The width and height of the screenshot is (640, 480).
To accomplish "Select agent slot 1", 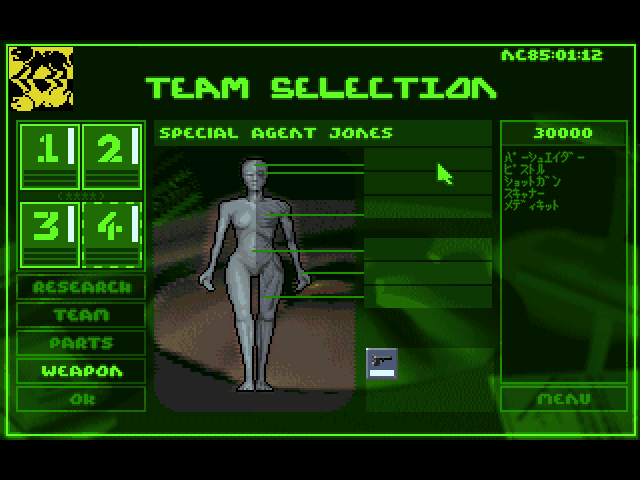I will (x=49, y=155).
